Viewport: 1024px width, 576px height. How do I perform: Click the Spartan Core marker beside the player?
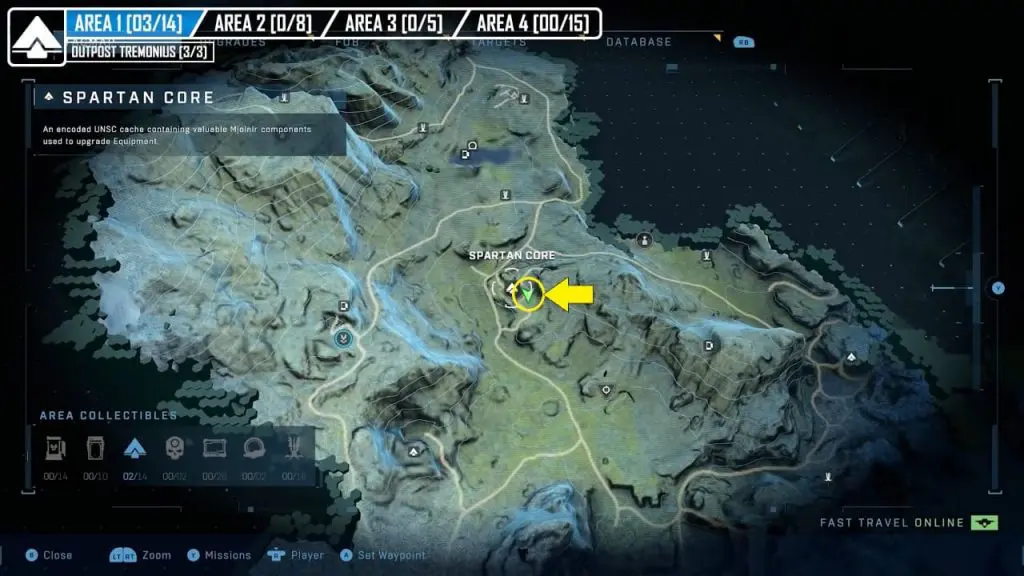(509, 289)
